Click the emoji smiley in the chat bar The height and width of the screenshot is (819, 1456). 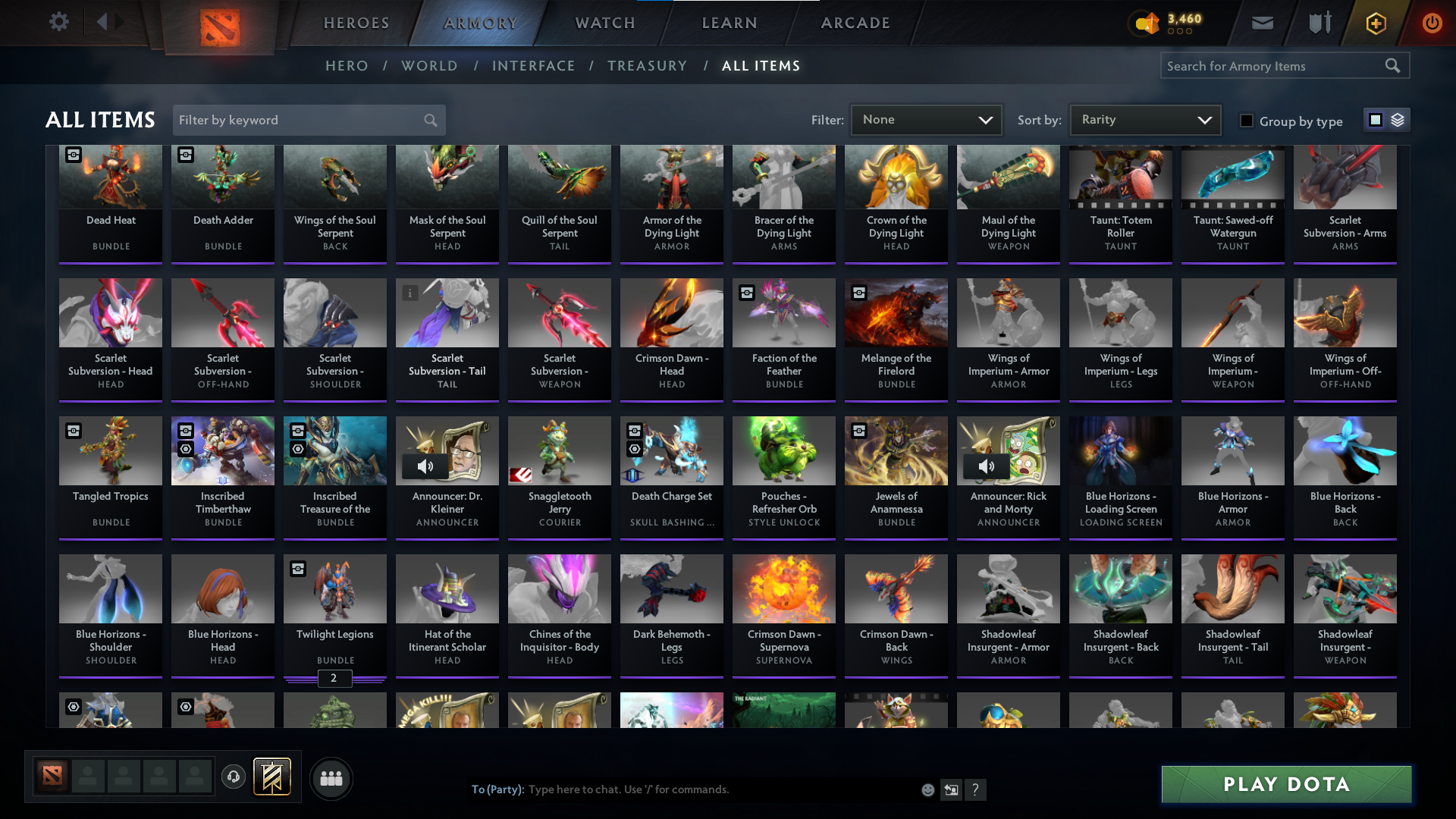[927, 789]
